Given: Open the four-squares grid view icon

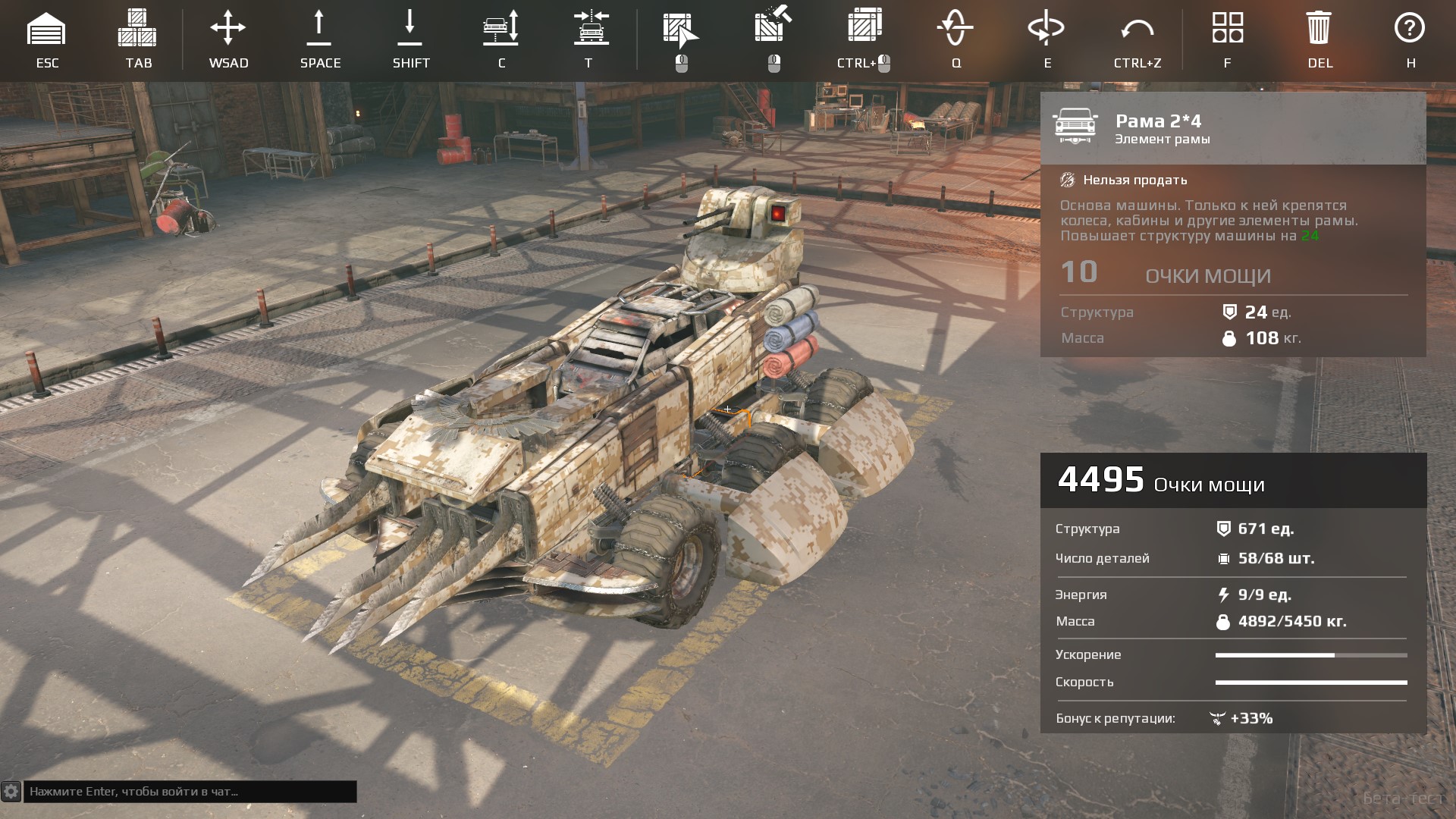Looking at the screenshot, I should coord(1228,28).
